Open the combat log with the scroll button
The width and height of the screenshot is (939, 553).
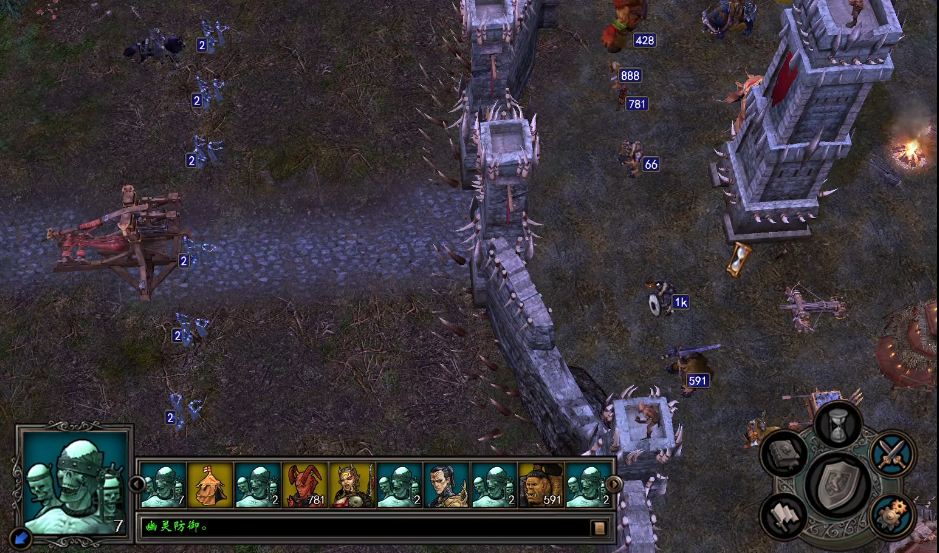pos(600,527)
